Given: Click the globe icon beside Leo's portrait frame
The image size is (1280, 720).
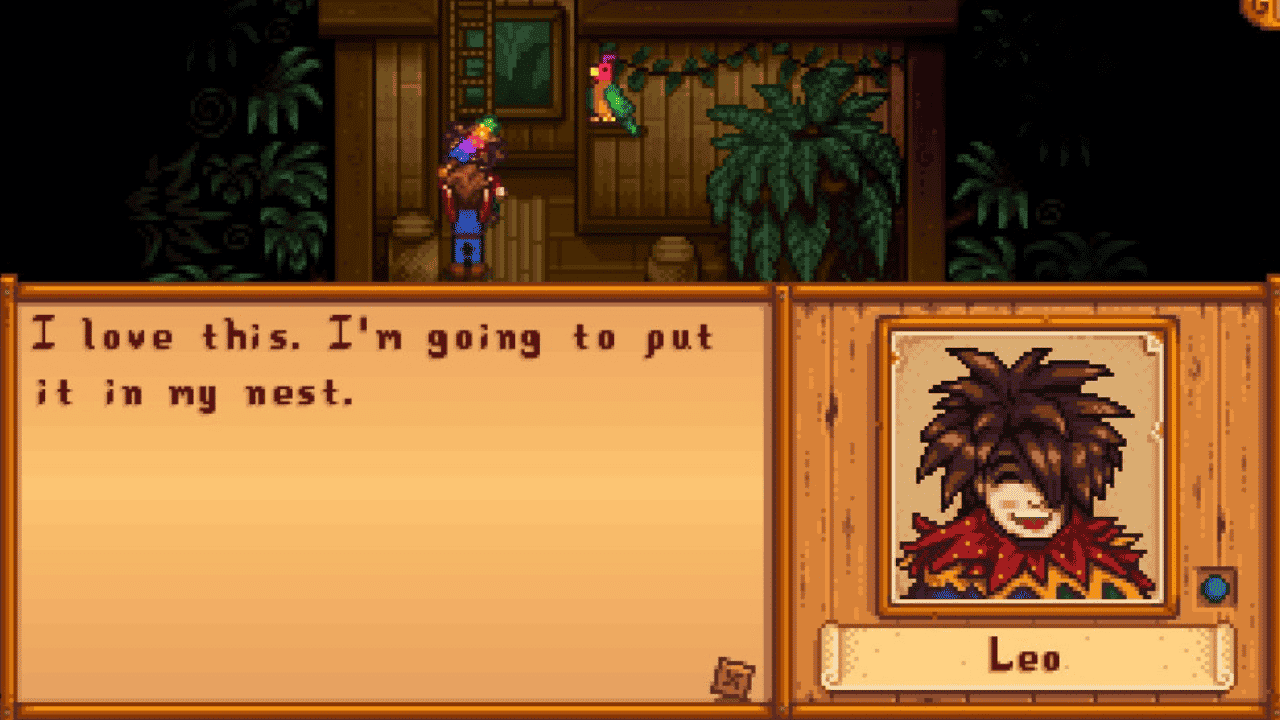Looking at the screenshot, I should point(1213,589).
